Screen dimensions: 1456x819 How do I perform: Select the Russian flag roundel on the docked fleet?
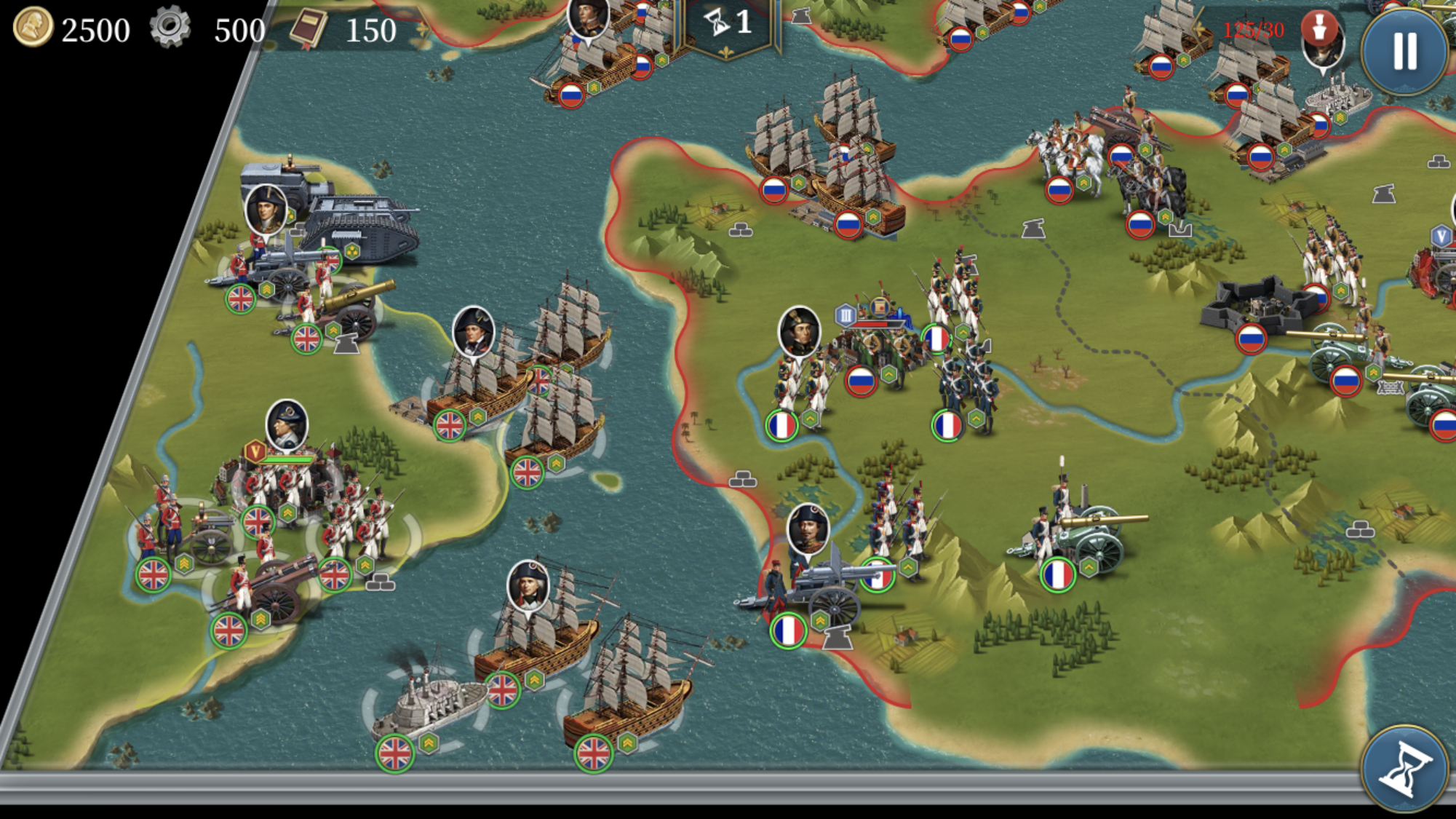coord(848,226)
